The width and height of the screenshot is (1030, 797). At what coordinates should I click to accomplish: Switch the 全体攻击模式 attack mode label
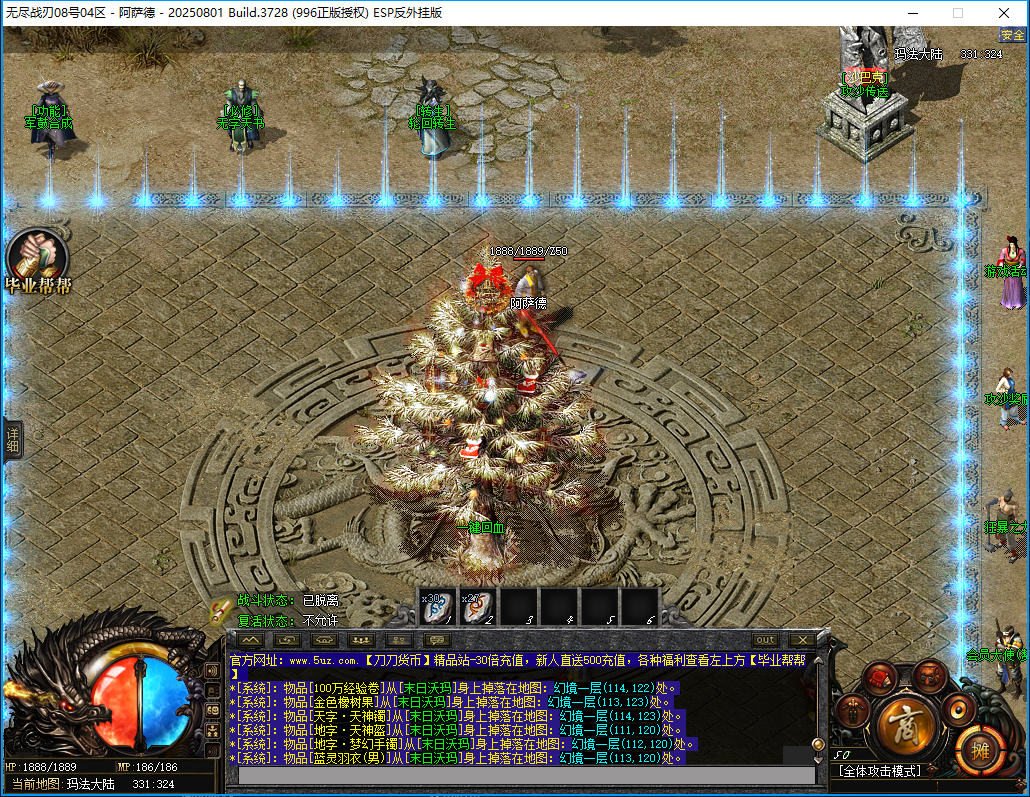pos(880,771)
